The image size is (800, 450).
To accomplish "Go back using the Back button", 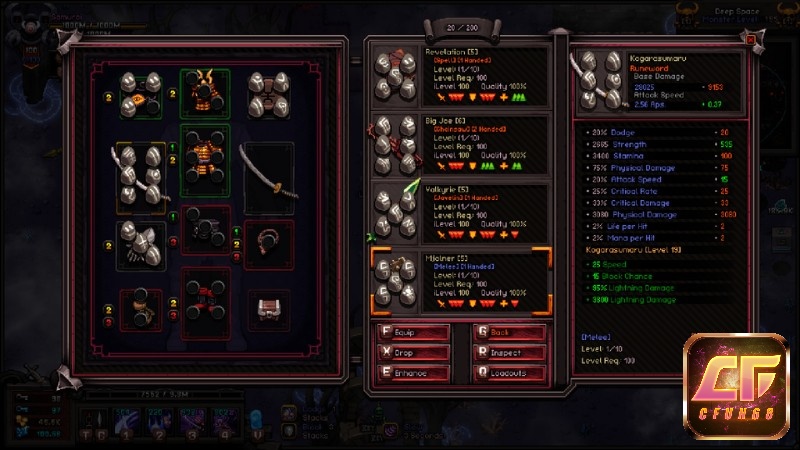I will (x=510, y=333).
